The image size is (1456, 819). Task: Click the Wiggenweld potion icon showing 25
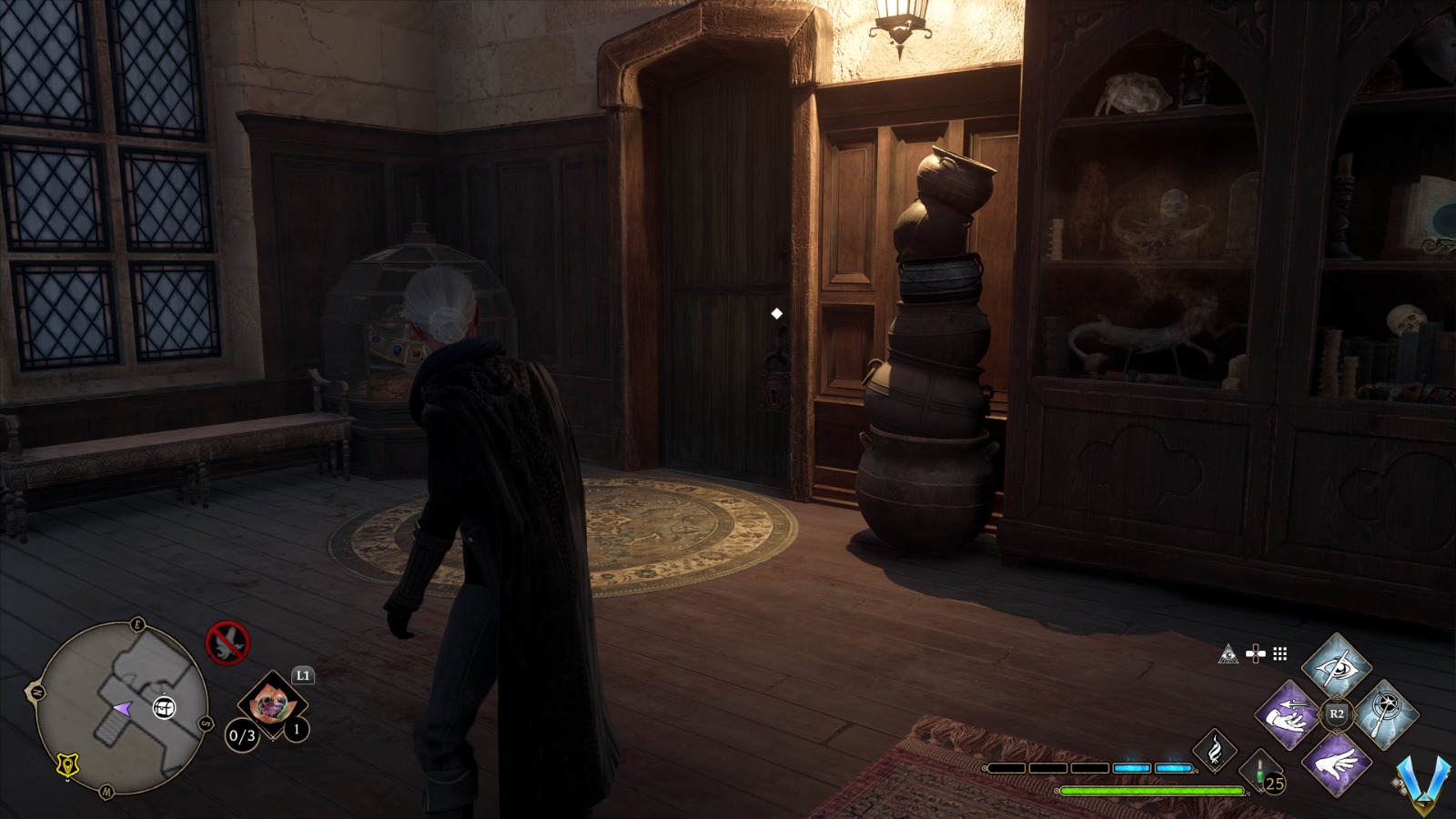point(1260,772)
